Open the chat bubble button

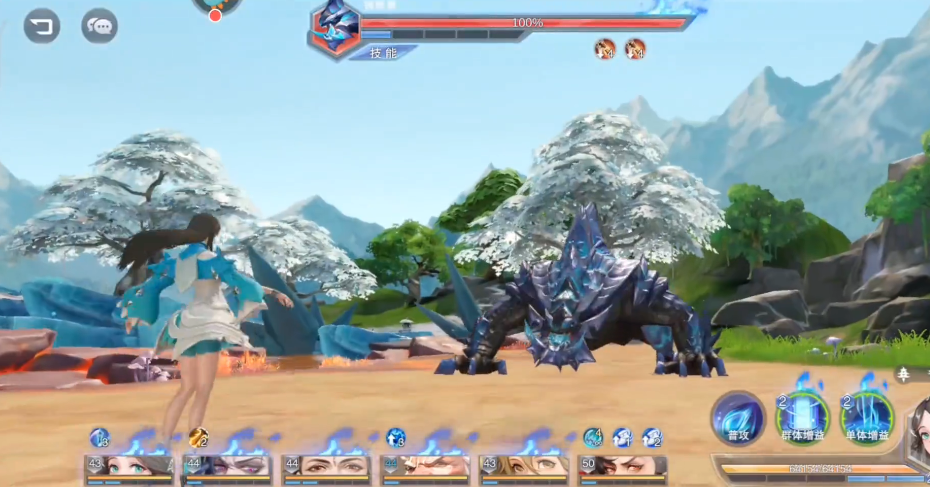(99, 26)
